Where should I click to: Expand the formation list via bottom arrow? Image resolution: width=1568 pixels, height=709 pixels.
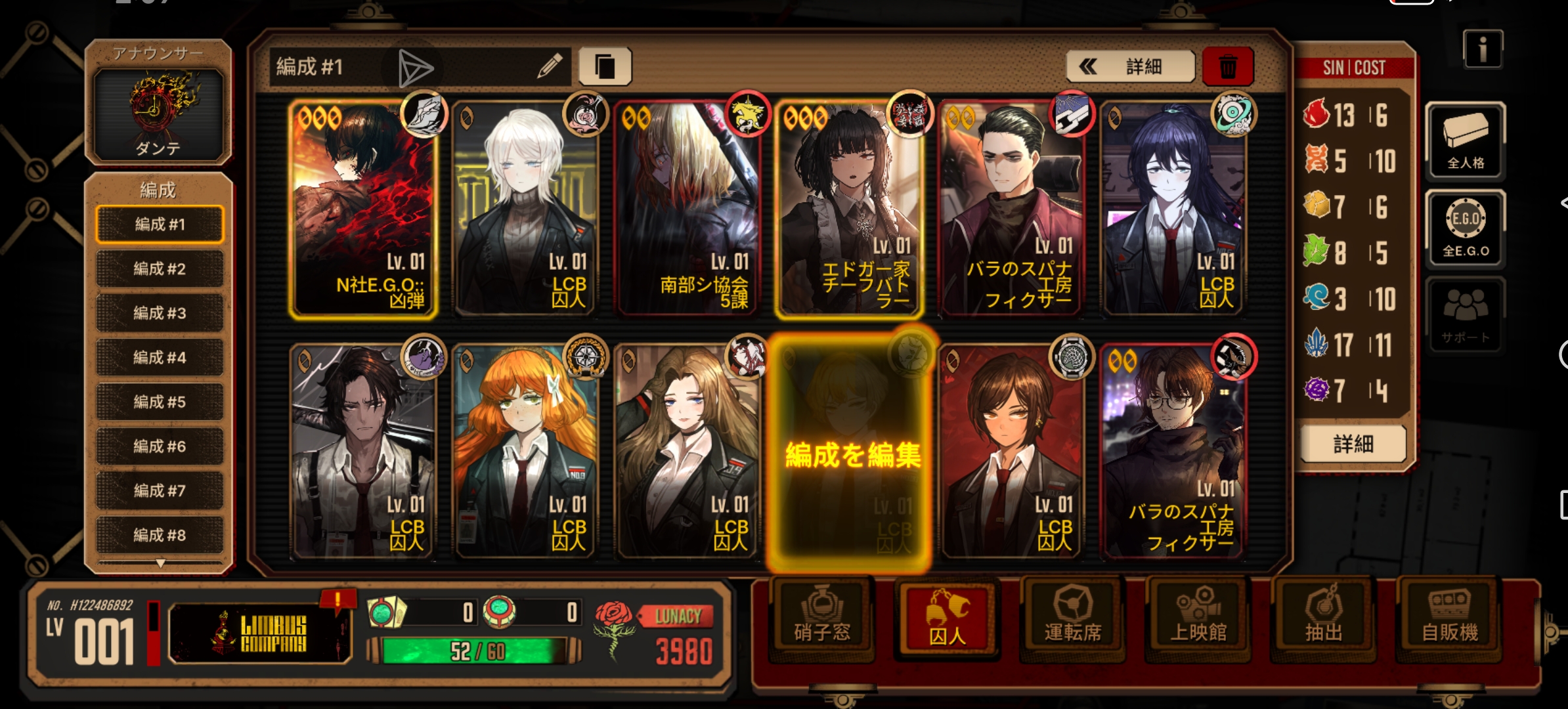coord(159,563)
